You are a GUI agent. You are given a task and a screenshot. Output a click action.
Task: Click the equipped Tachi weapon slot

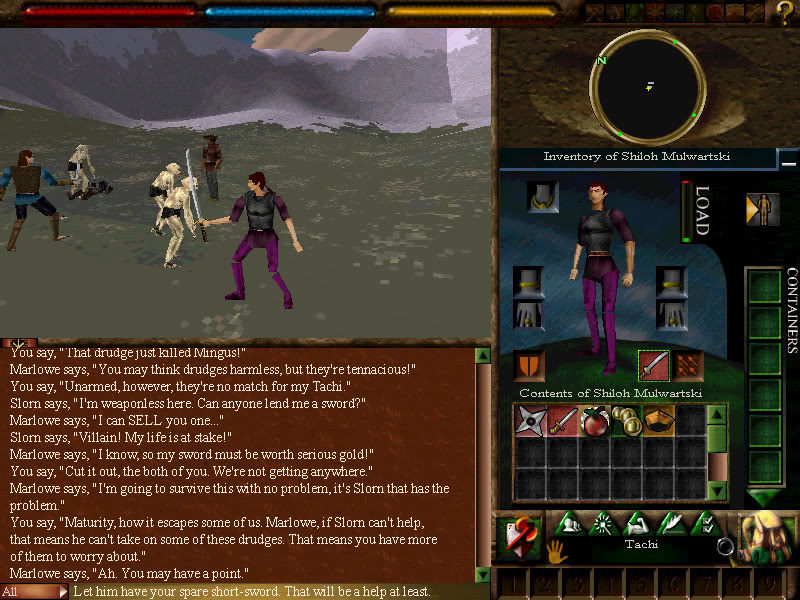point(653,365)
